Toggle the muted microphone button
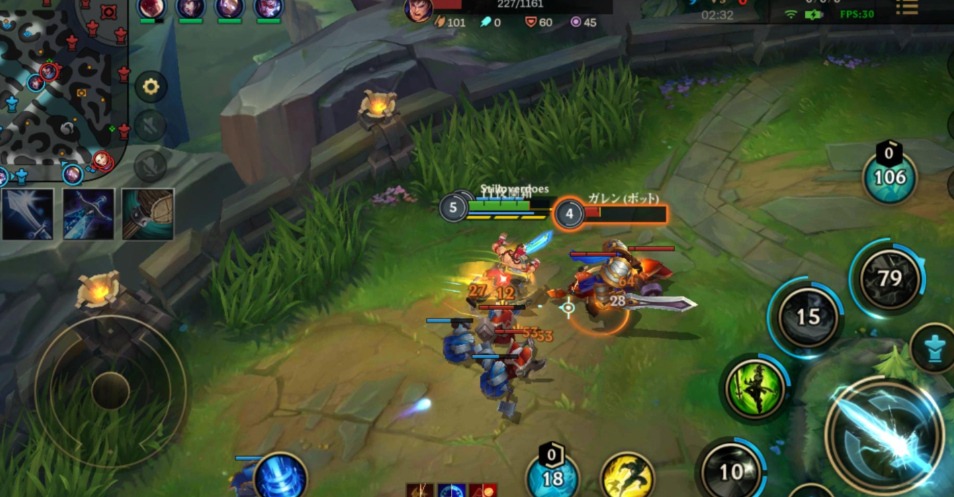 point(150,164)
